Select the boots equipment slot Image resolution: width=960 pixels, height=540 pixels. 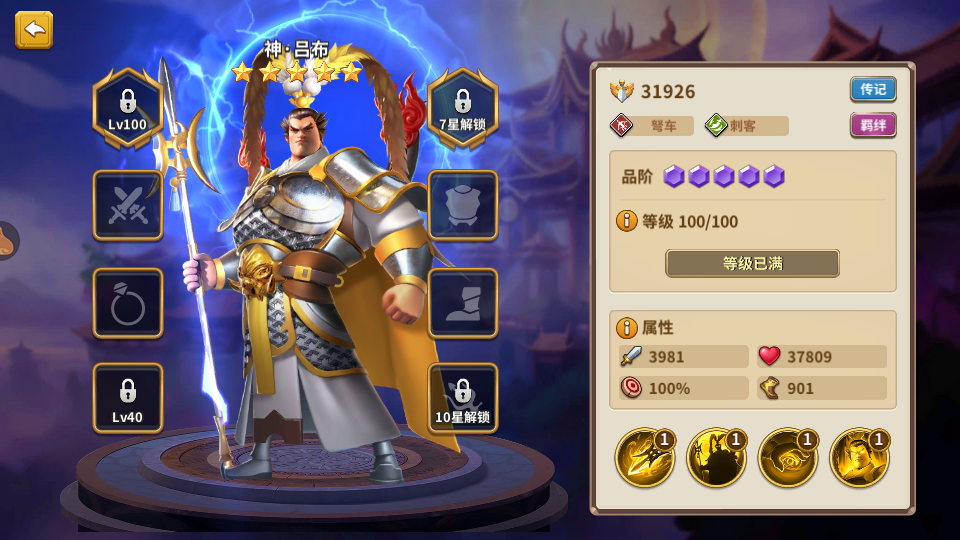(463, 303)
